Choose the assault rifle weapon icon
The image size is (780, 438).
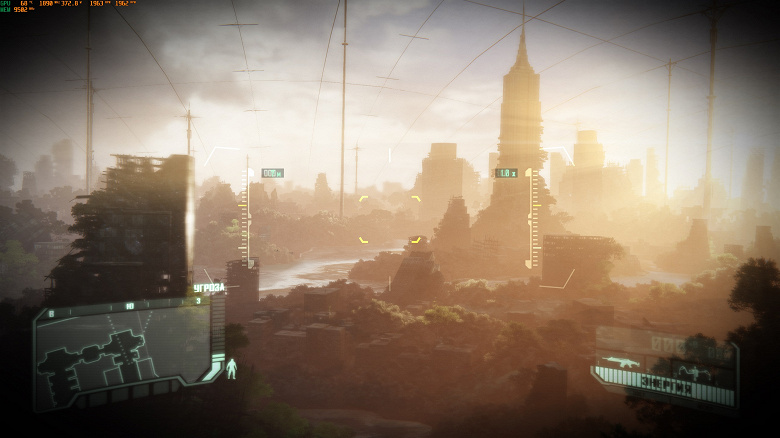point(621,361)
